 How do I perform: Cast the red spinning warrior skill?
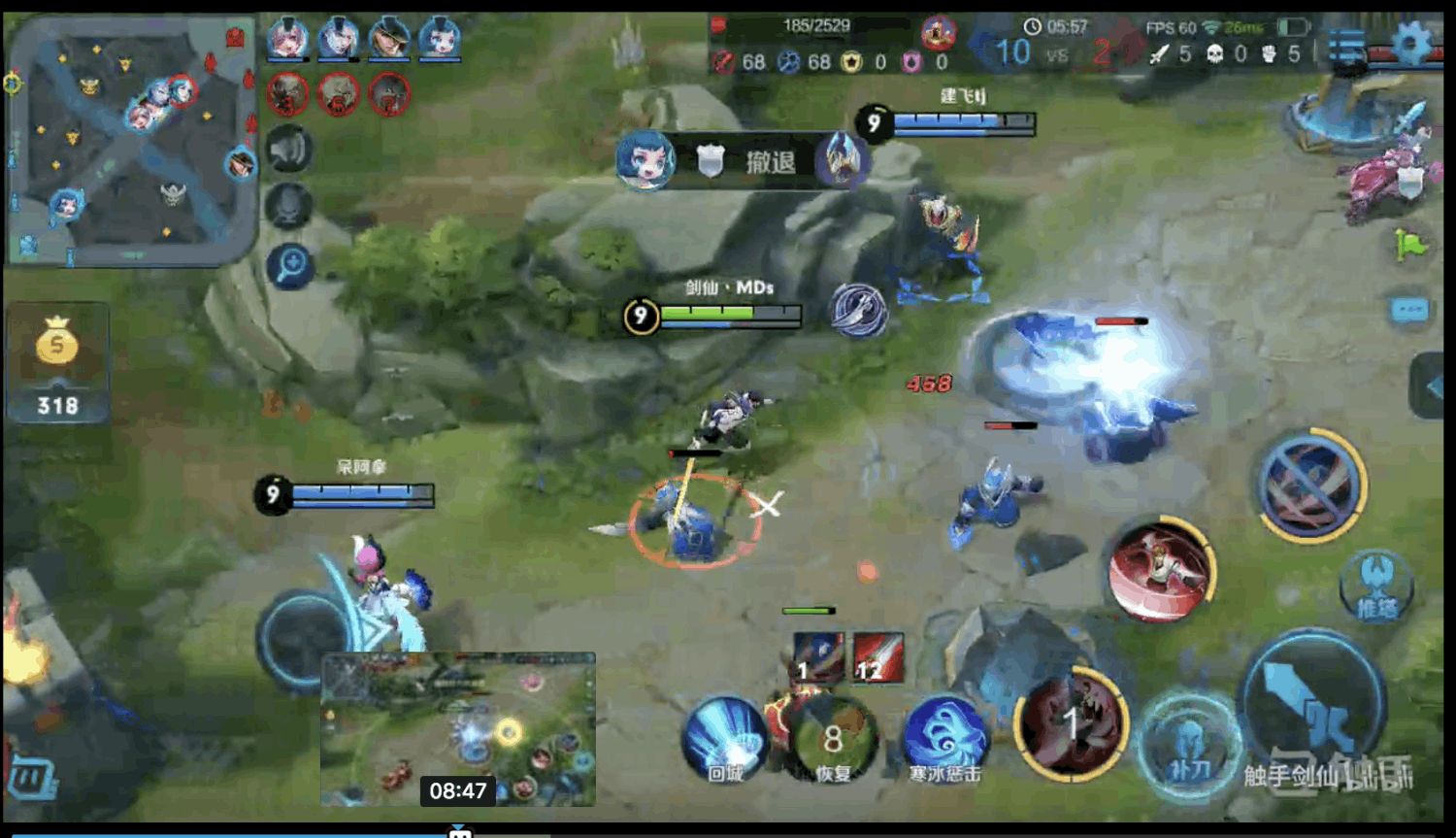[1161, 570]
